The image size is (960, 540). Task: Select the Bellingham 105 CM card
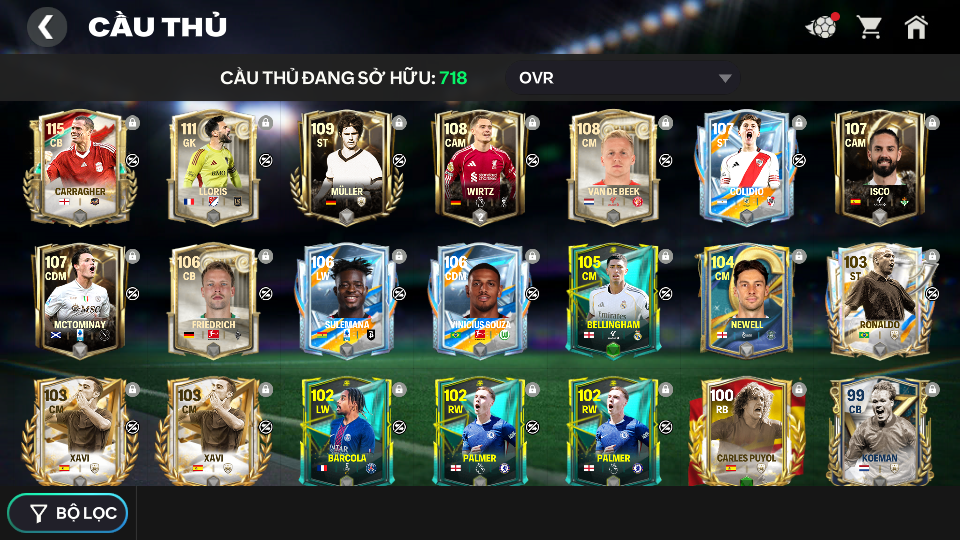612,299
